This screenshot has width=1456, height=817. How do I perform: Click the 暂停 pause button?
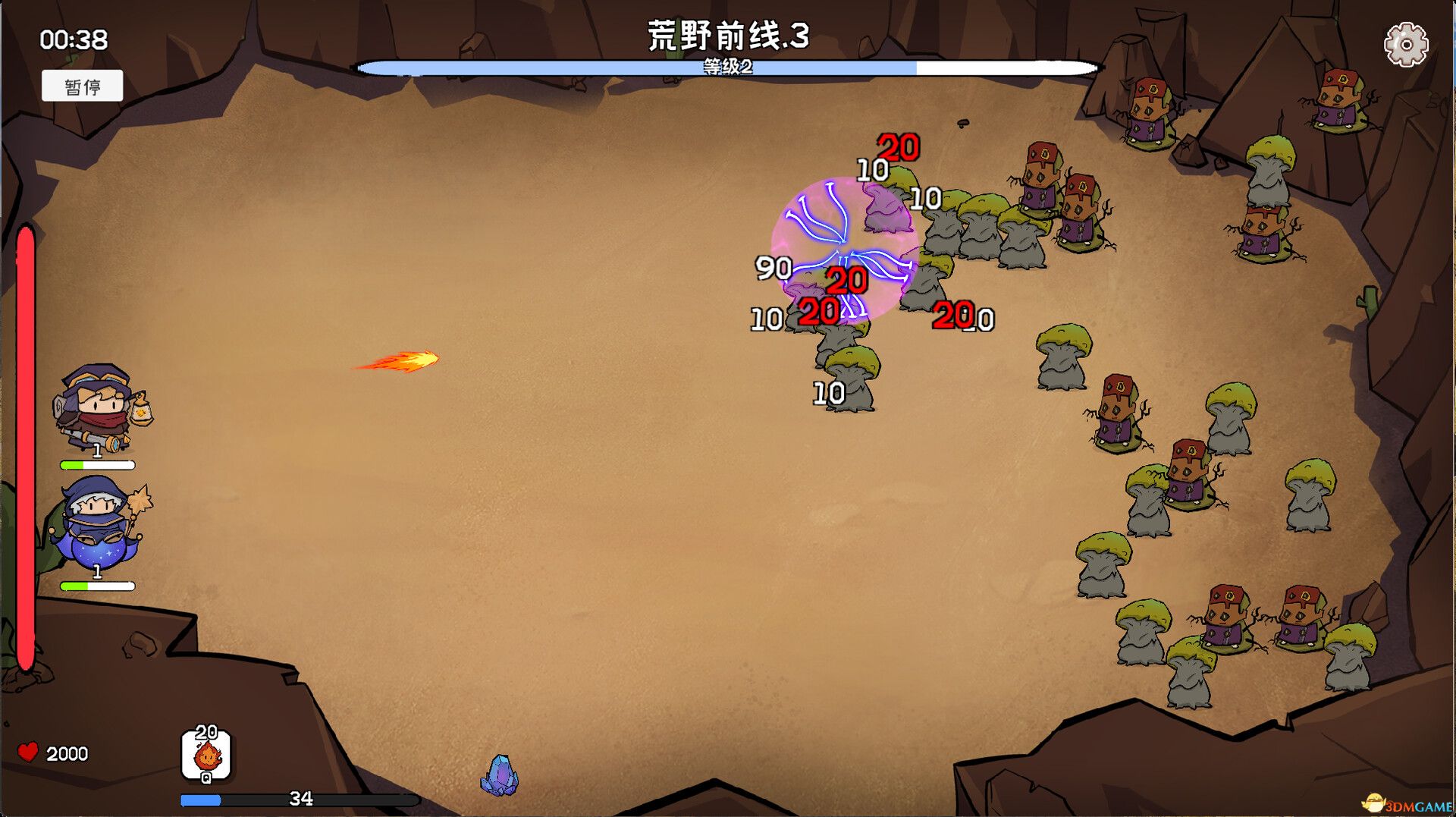pyautogui.click(x=83, y=85)
